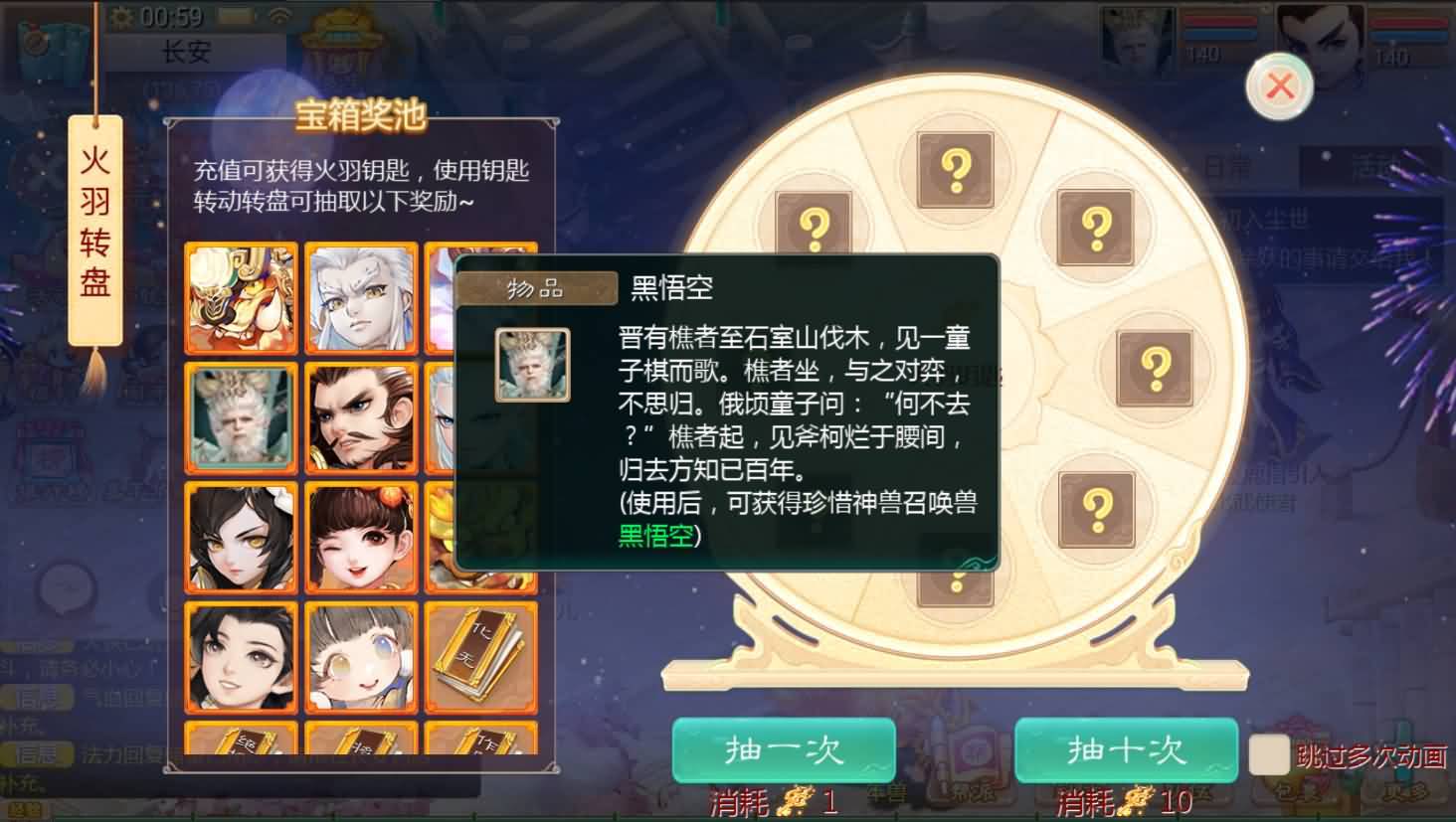Click the 化无 scroll prize thumbnail in the pool
This screenshot has width=1456, height=822.
tap(481, 657)
